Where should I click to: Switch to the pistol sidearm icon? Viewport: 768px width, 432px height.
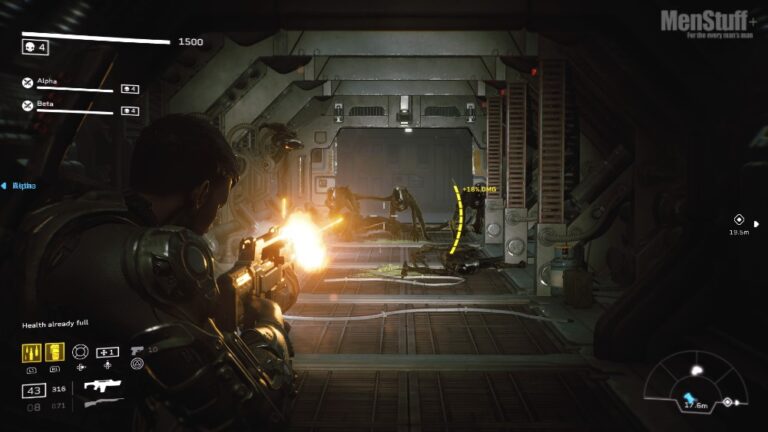137,351
